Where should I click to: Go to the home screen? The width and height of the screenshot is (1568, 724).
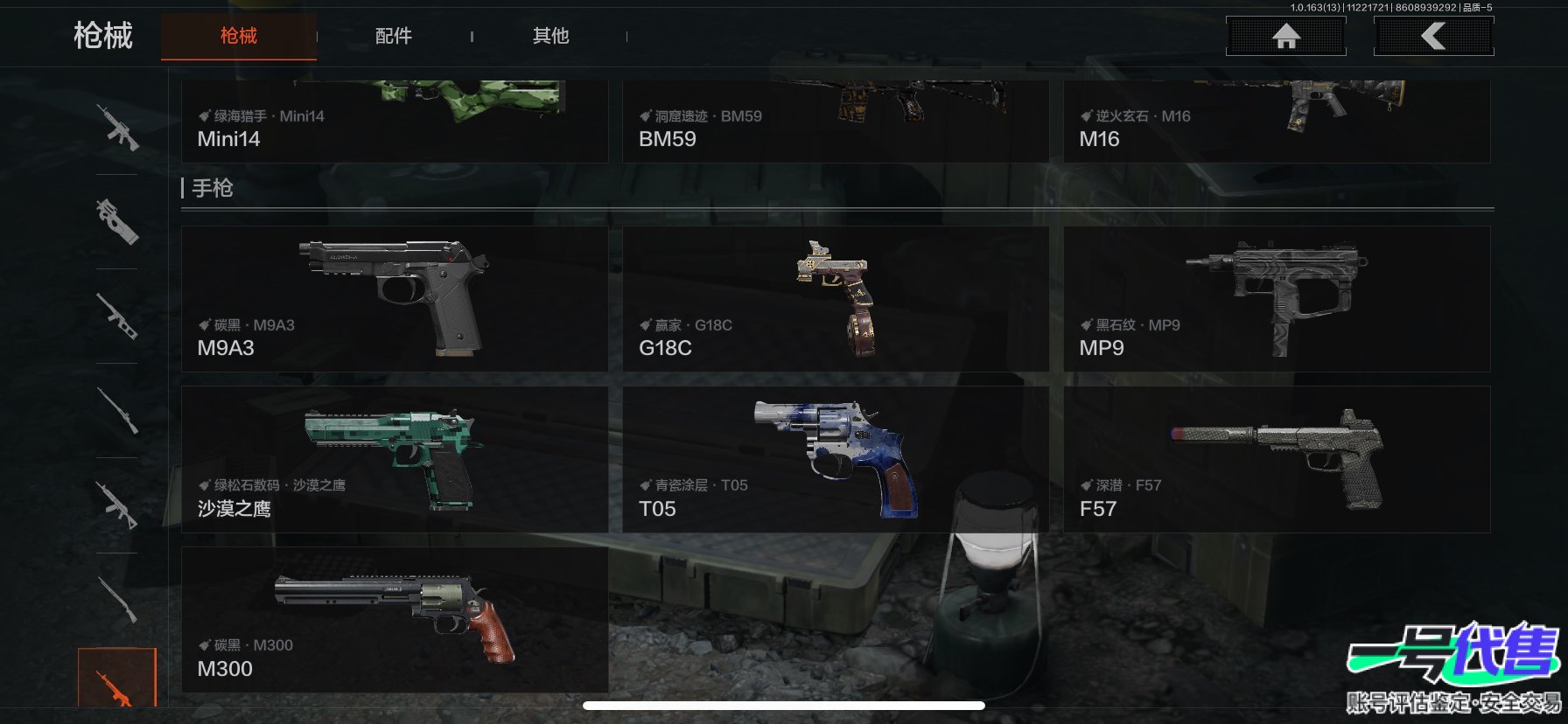point(1285,36)
